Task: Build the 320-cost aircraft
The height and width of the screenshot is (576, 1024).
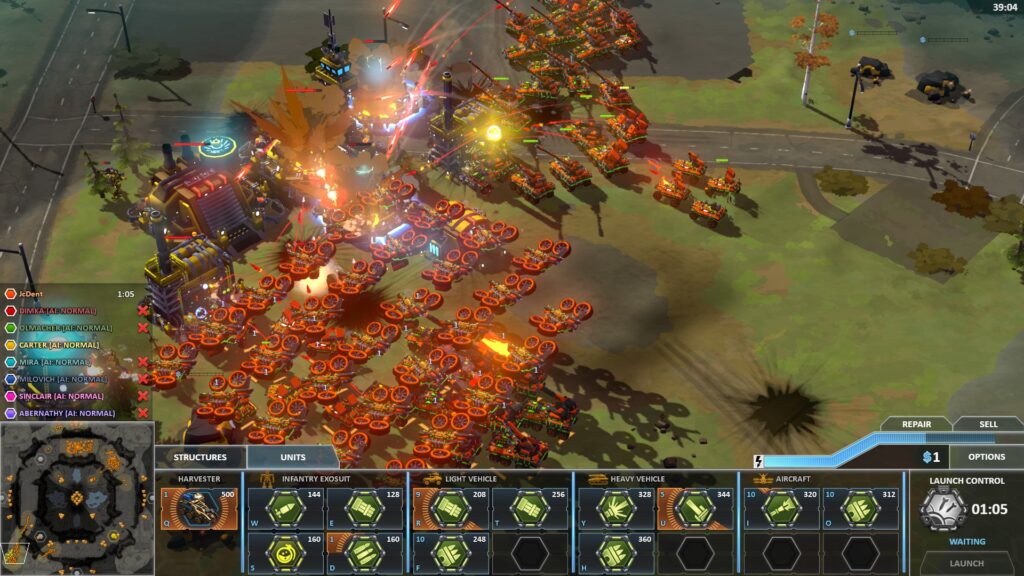Action: point(781,509)
